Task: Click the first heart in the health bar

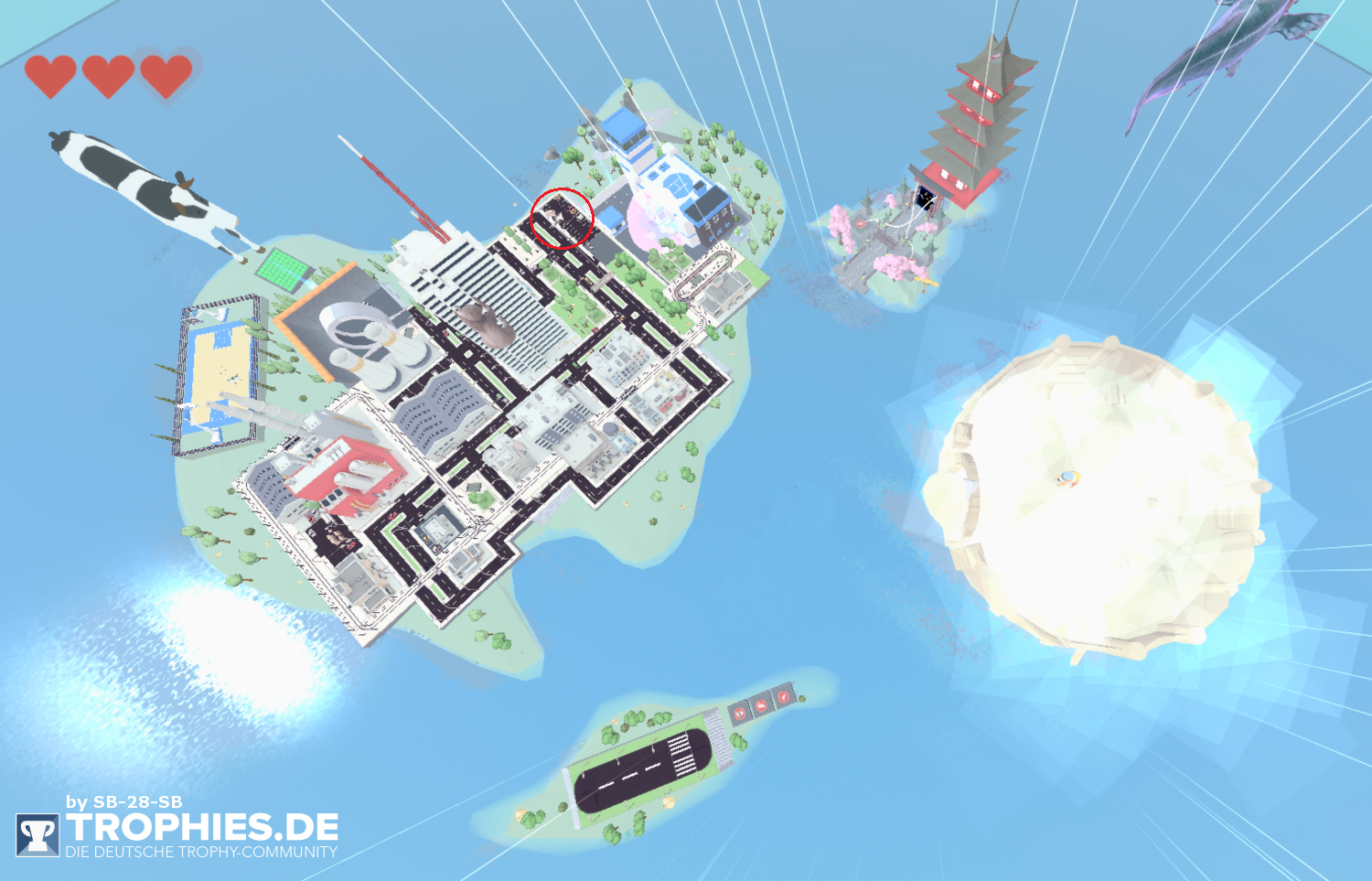Action: (x=52, y=72)
